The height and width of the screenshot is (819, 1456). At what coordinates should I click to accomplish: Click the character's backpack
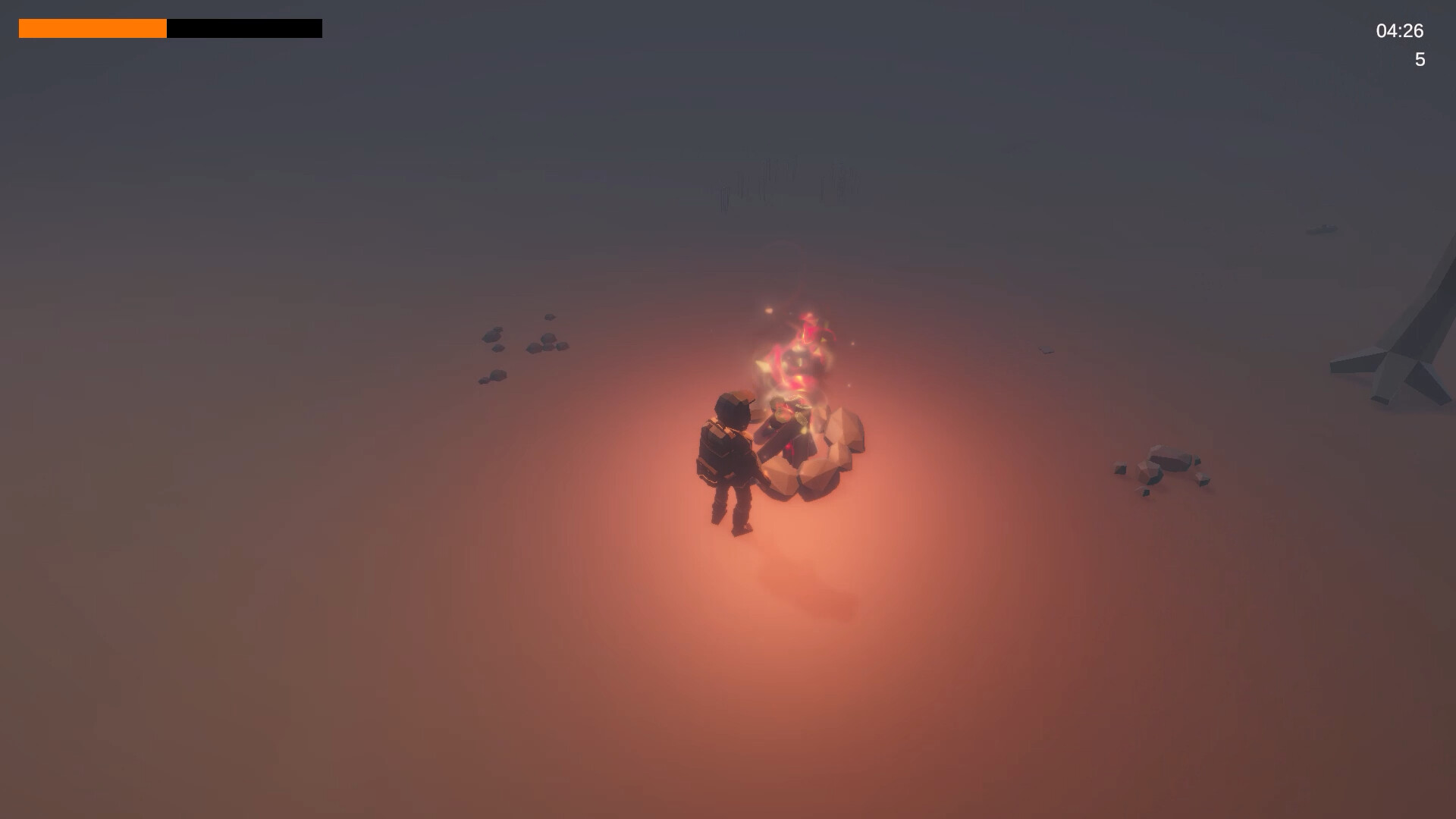coord(711,451)
